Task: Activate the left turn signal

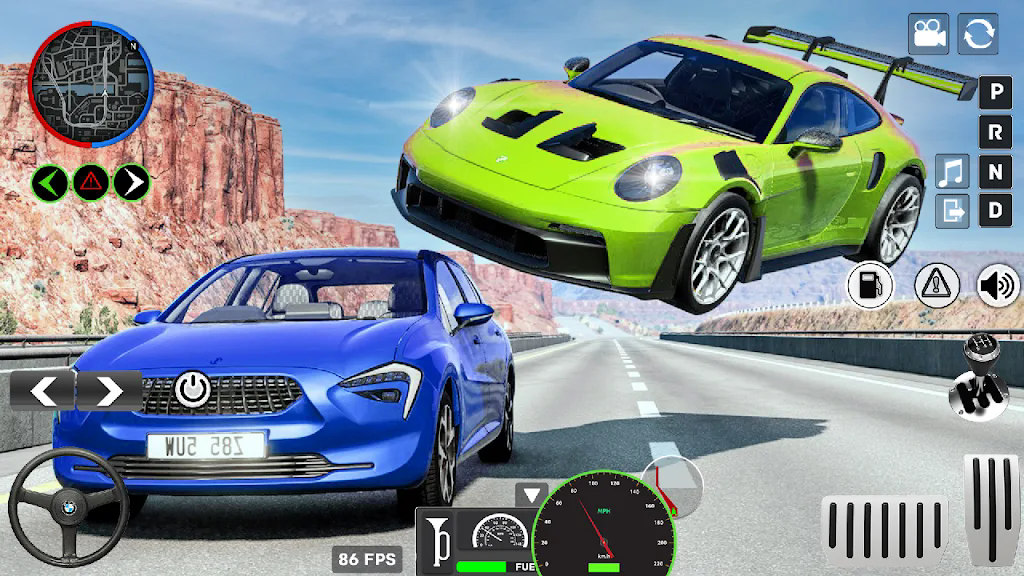Action: [x=50, y=182]
